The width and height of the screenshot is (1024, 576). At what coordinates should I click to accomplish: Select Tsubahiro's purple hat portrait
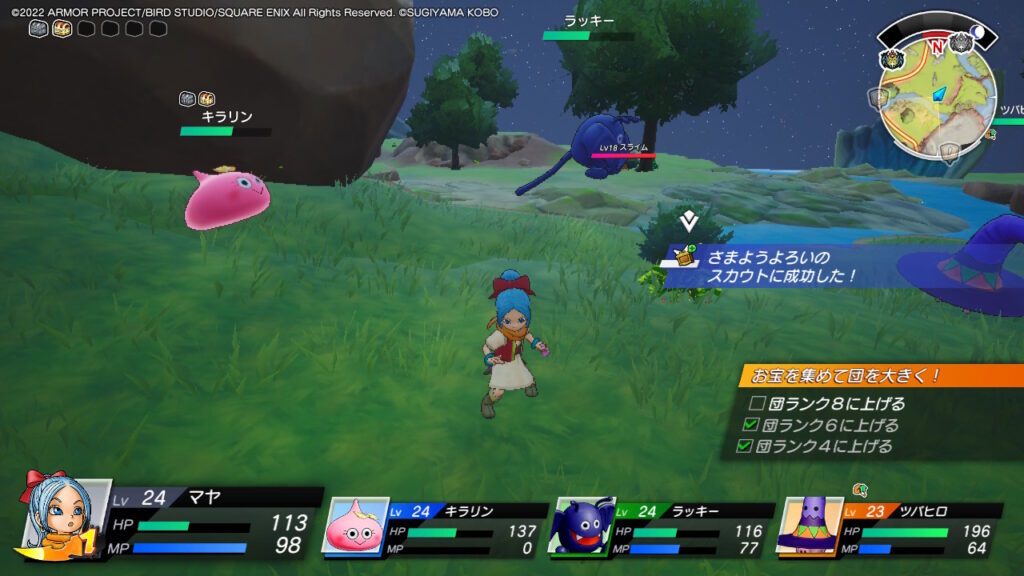tap(807, 526)
